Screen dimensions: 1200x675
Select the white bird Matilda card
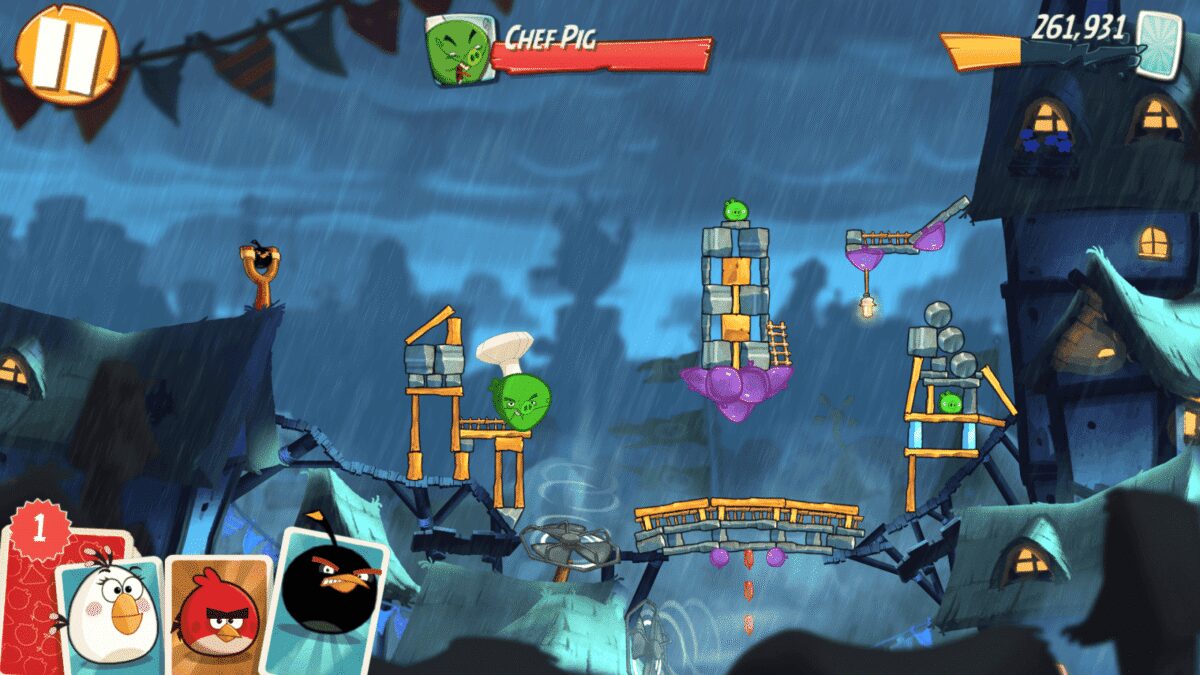click(x=111, y=610)
